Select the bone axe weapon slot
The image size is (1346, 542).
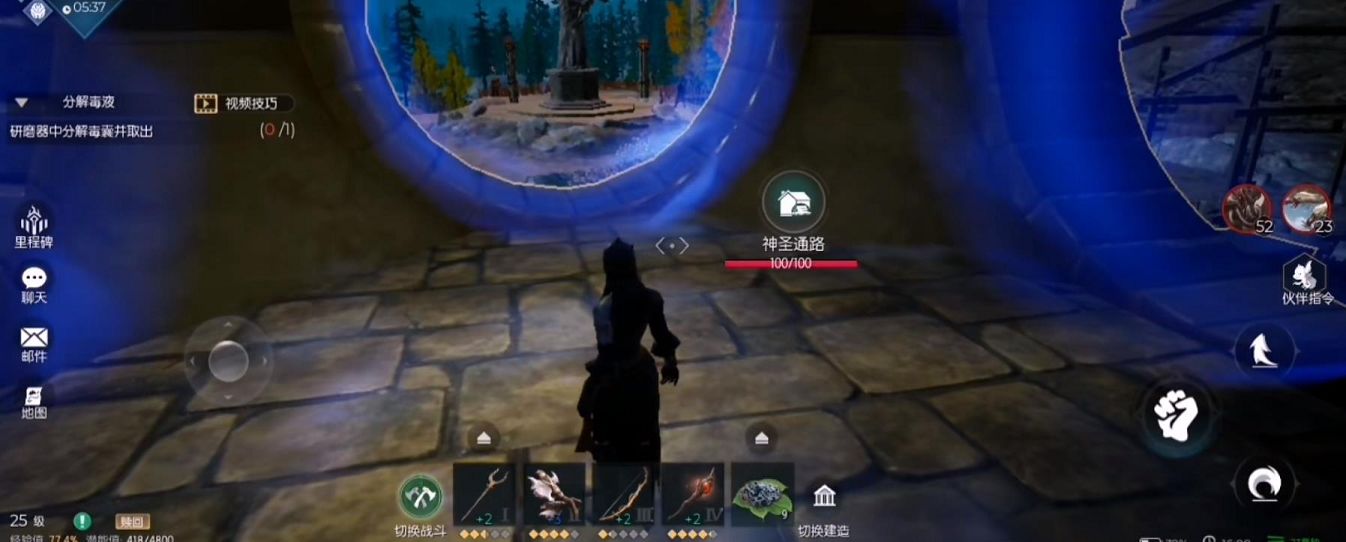click(x=554, y=494)
